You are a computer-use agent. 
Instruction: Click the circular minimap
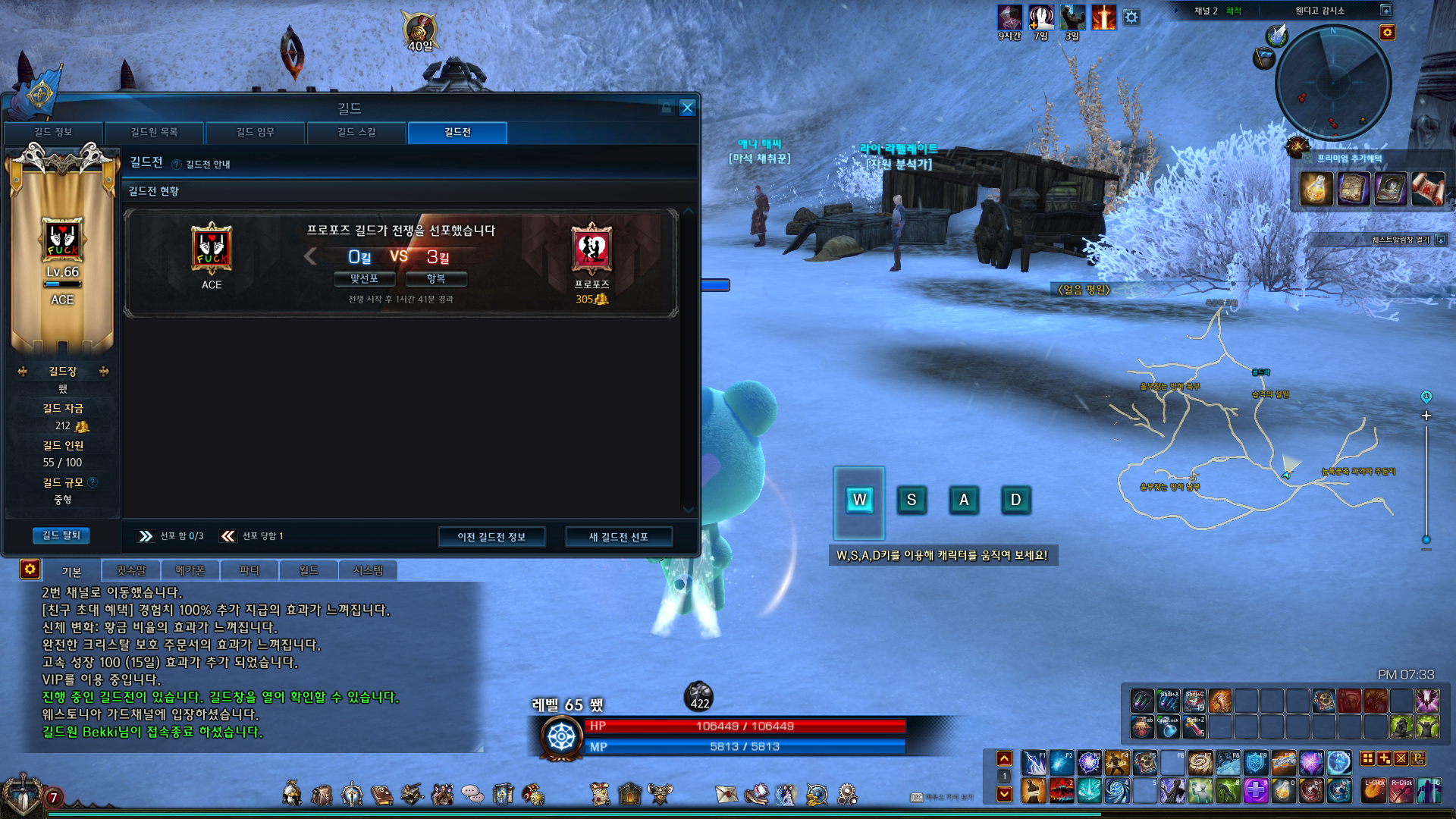(1332, 82)
